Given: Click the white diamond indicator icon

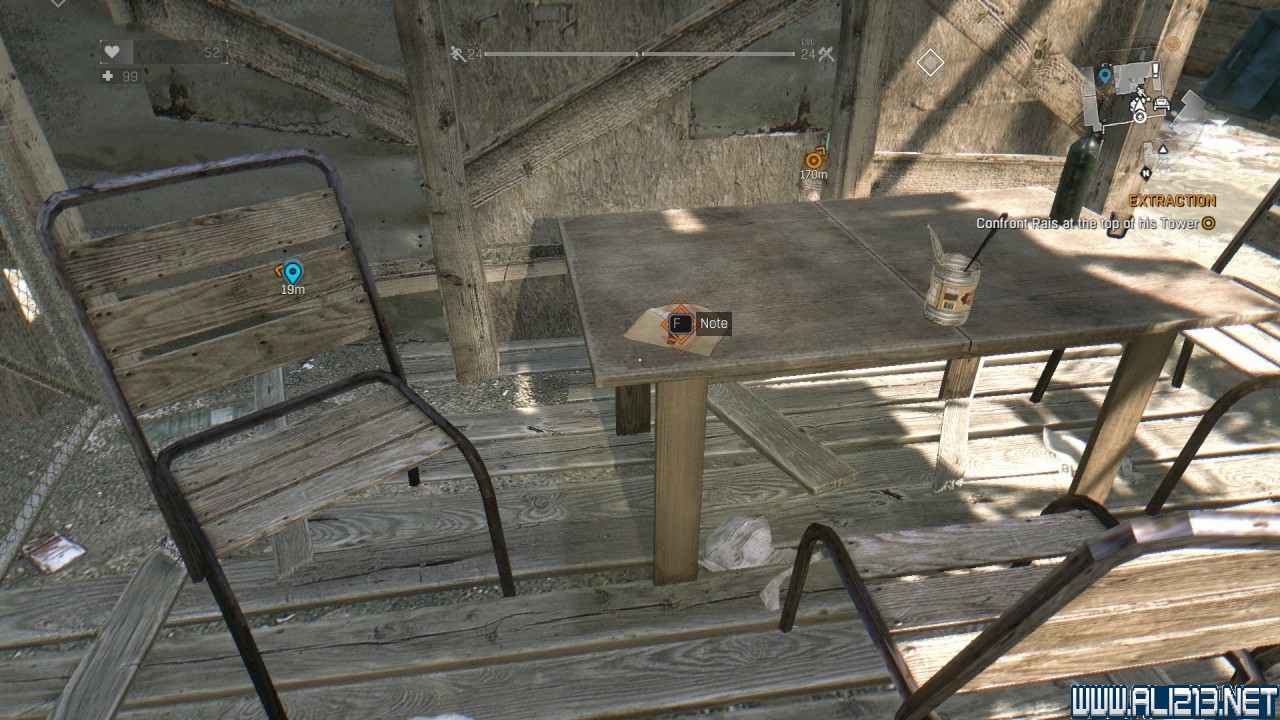Looking at the screenshot, I should click(930, 63).
